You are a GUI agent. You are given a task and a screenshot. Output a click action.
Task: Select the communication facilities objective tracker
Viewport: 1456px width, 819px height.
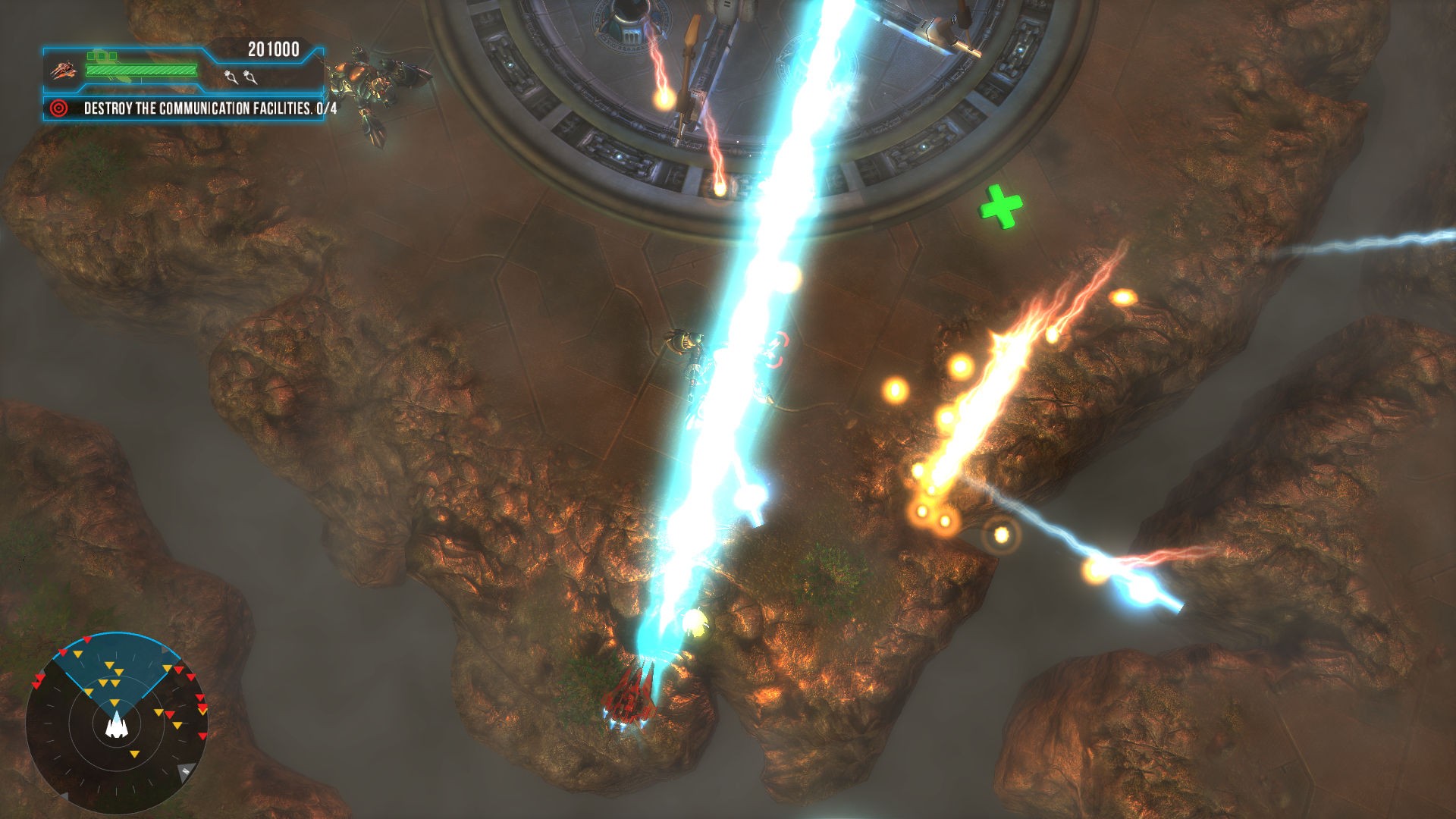209,108
